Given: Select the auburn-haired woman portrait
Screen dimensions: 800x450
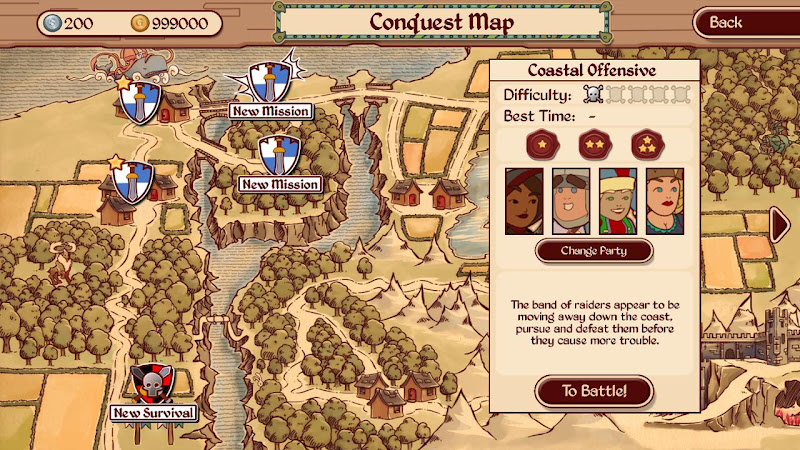Looking at the screenshot, I should (x=664, y=201).
